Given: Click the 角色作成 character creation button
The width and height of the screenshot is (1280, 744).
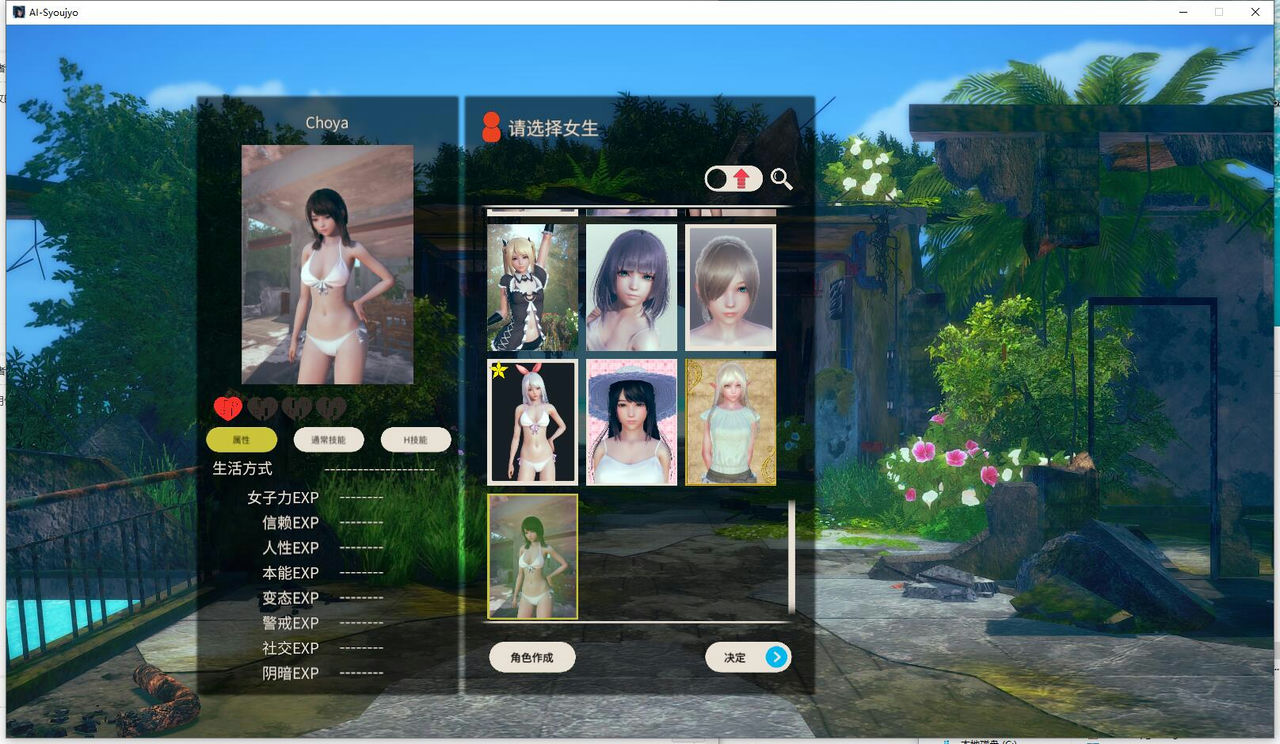Looking at the screenshot, I should (x=531, y=657).
